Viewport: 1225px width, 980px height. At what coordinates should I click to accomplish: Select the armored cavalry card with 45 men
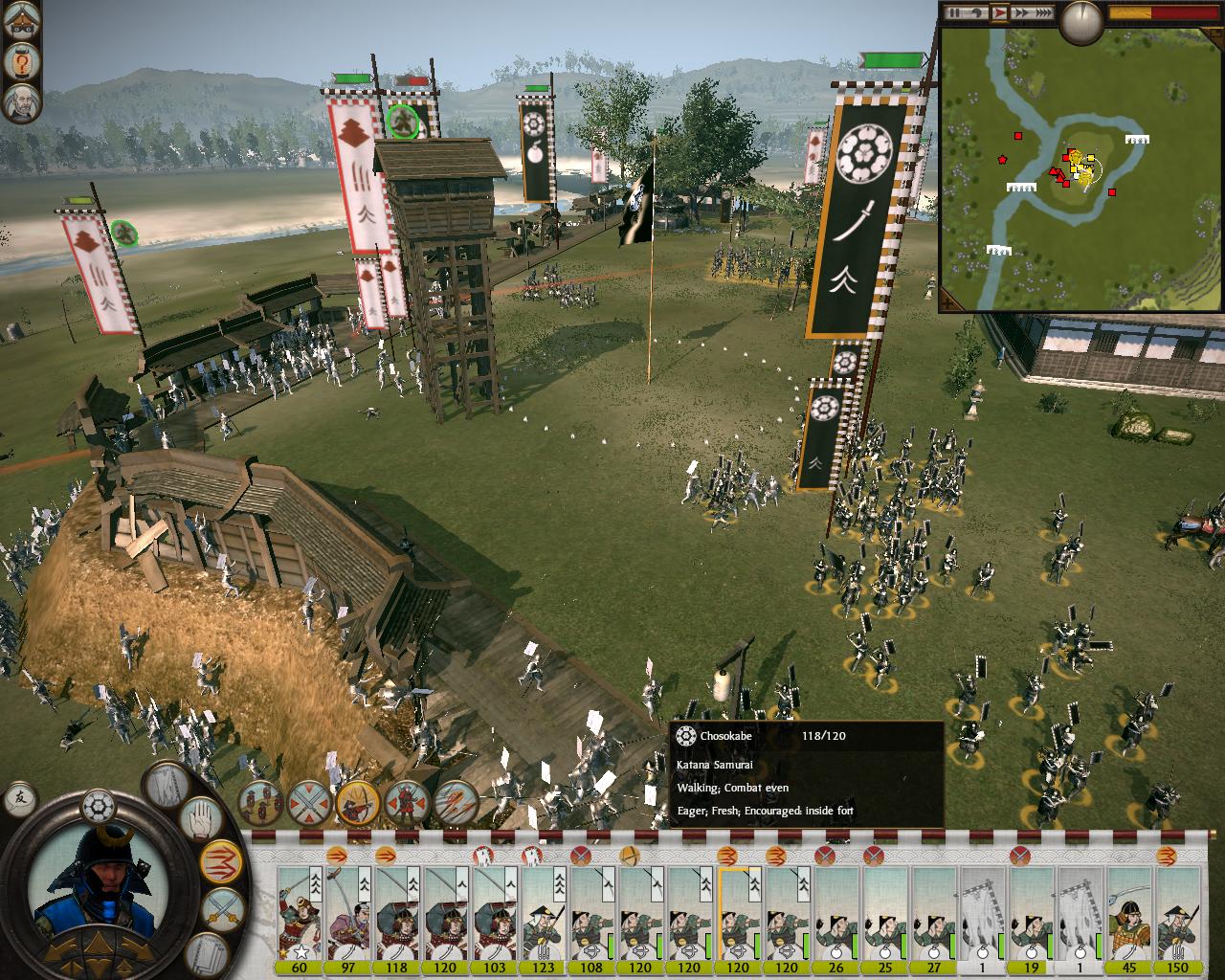pos(1130,916)
